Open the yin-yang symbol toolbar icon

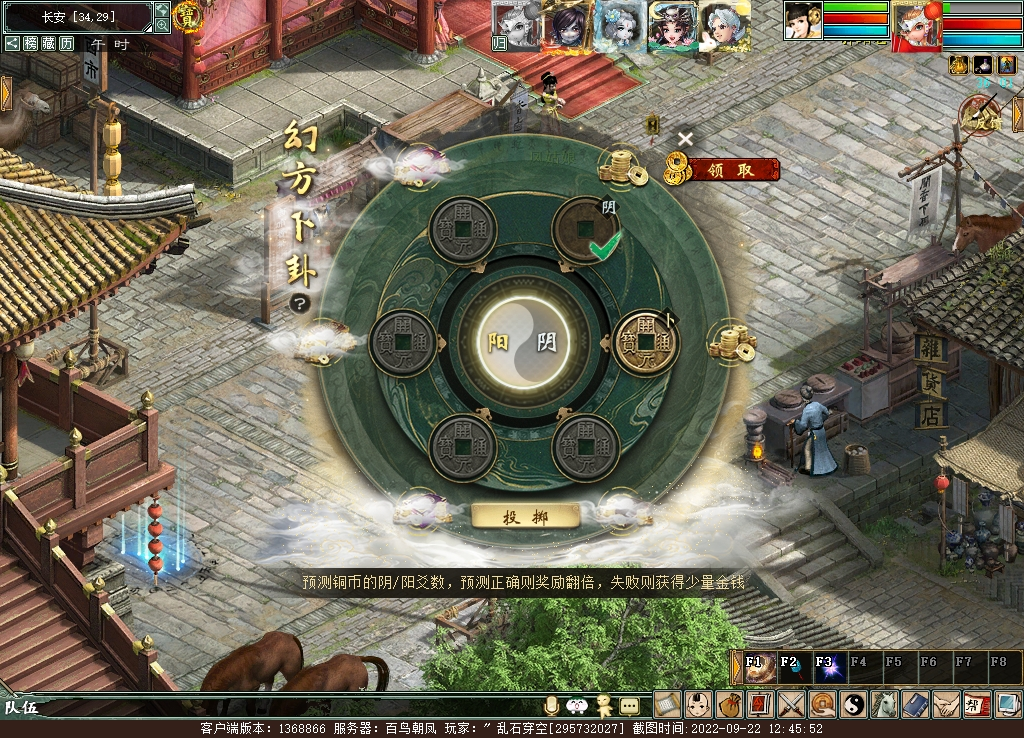pyautogui.click(x=853, y=704)
